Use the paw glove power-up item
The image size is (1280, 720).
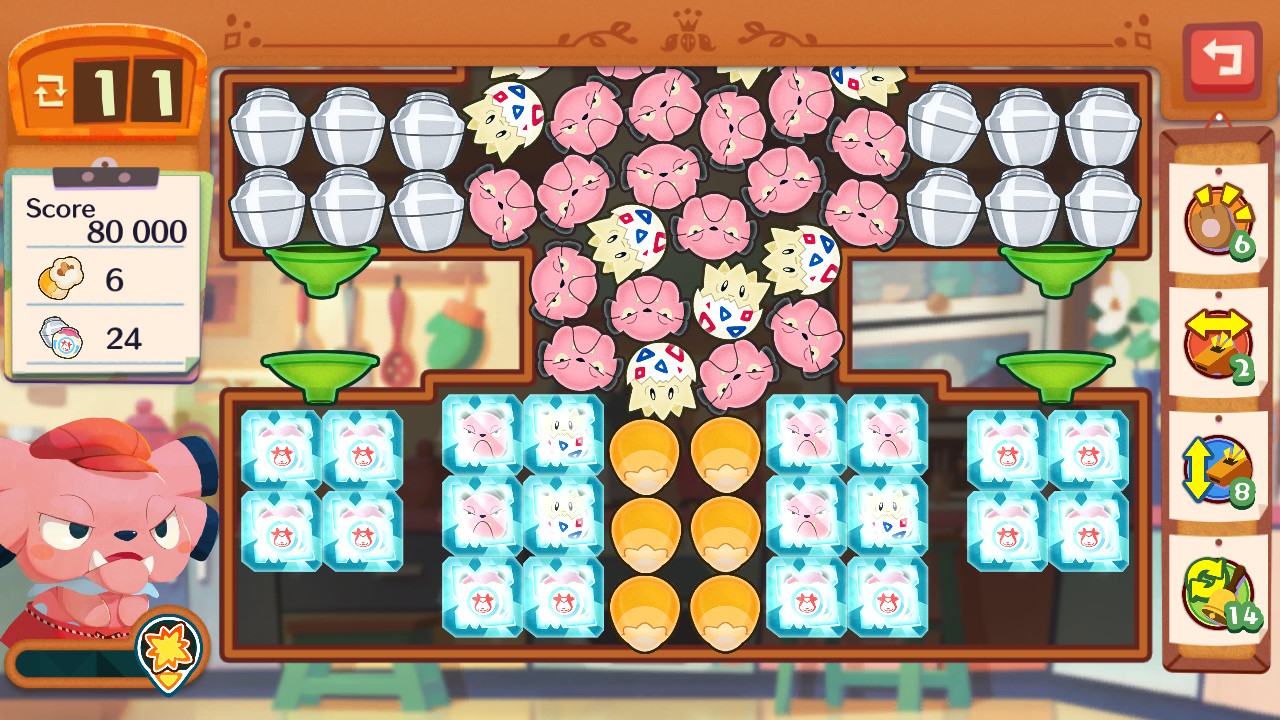[x=1217, y=219]
